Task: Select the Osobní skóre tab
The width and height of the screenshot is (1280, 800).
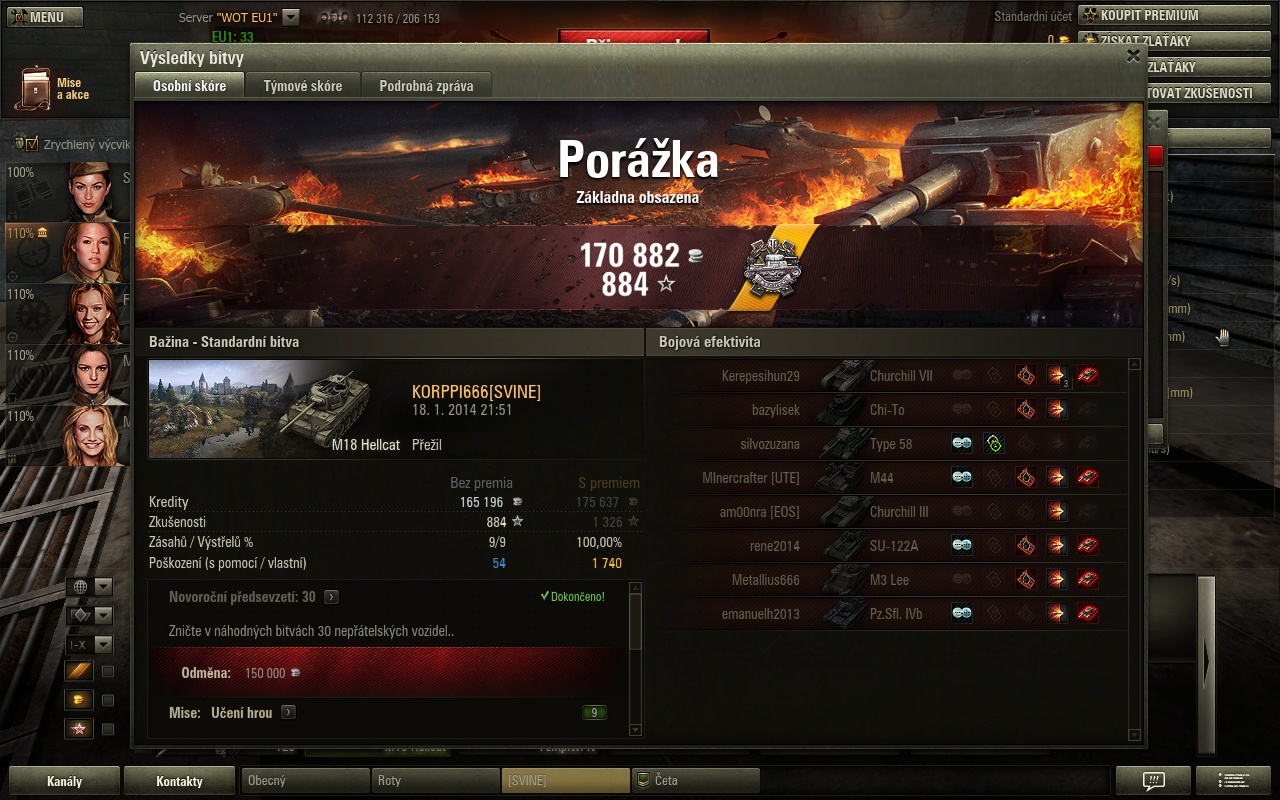Action: (189, 86)
